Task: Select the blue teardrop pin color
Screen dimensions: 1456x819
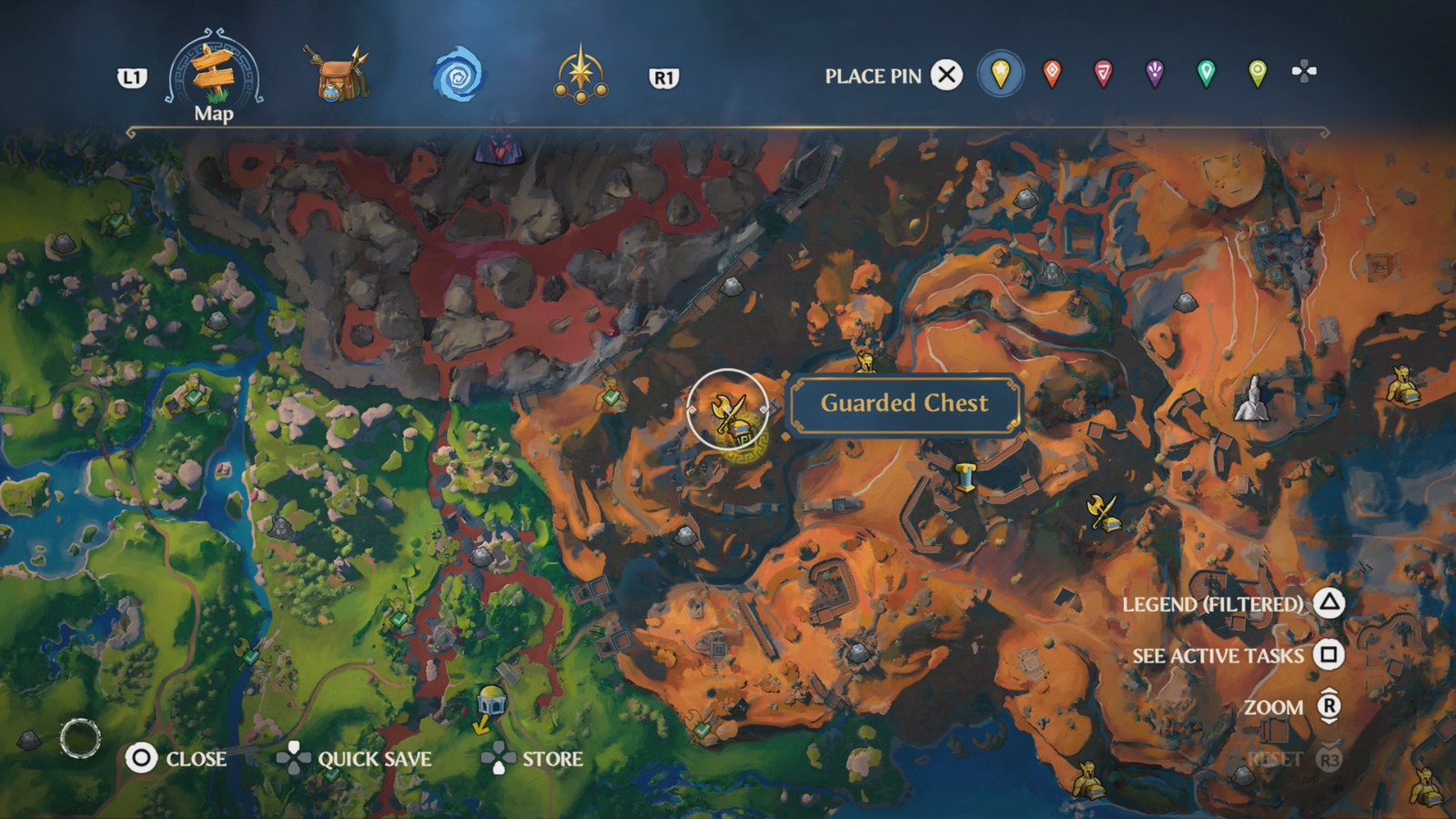Action: click(1000, 76)
